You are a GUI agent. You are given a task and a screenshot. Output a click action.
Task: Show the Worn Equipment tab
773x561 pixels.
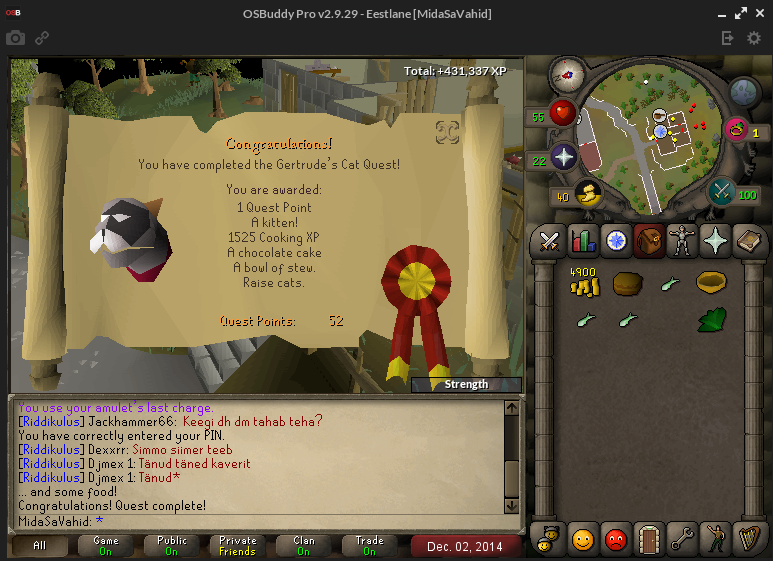point(682,240)
